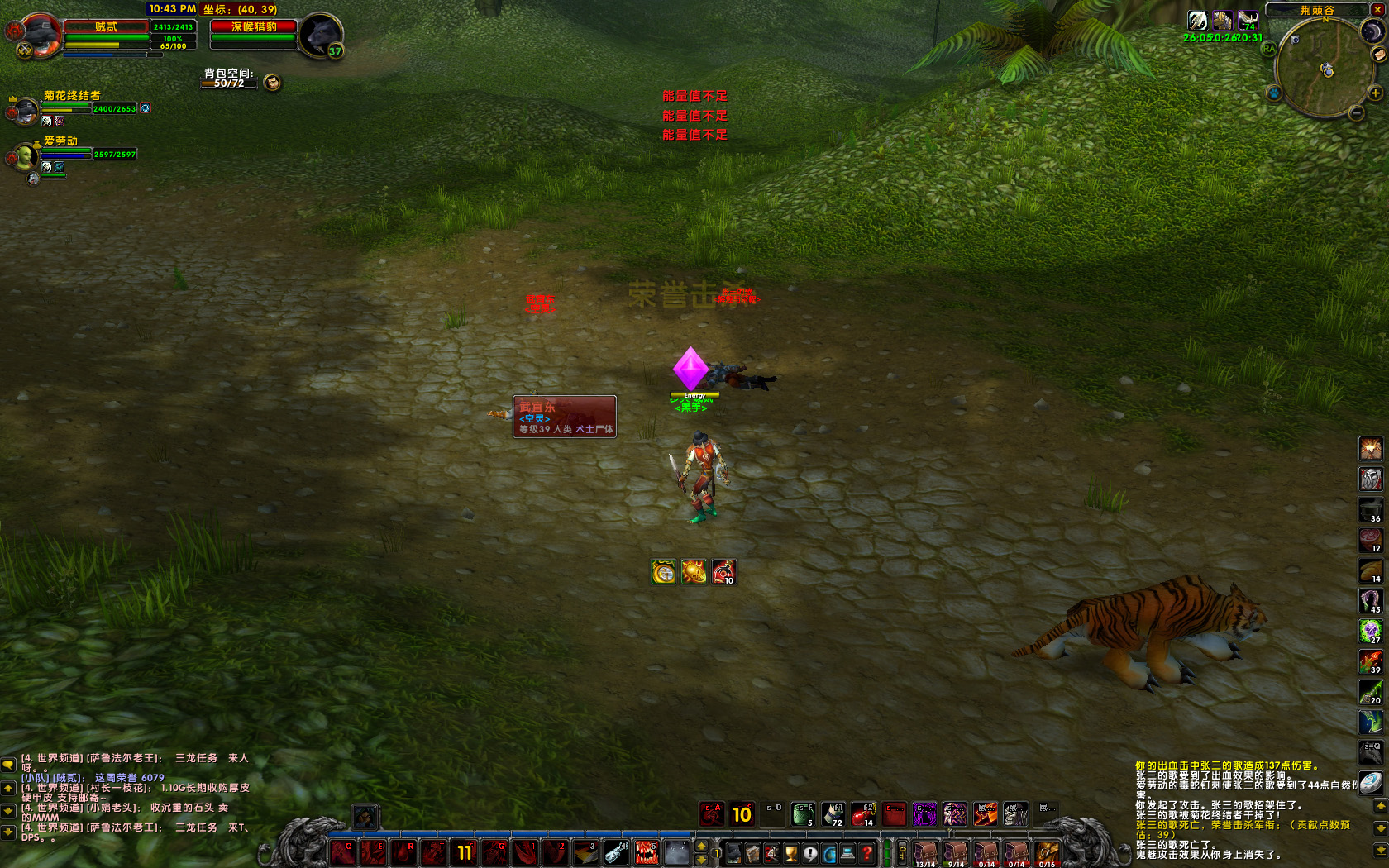Screen dimensions: 1389x868
Task: Close the minimap with the X button
Action: pos(1377,9)
